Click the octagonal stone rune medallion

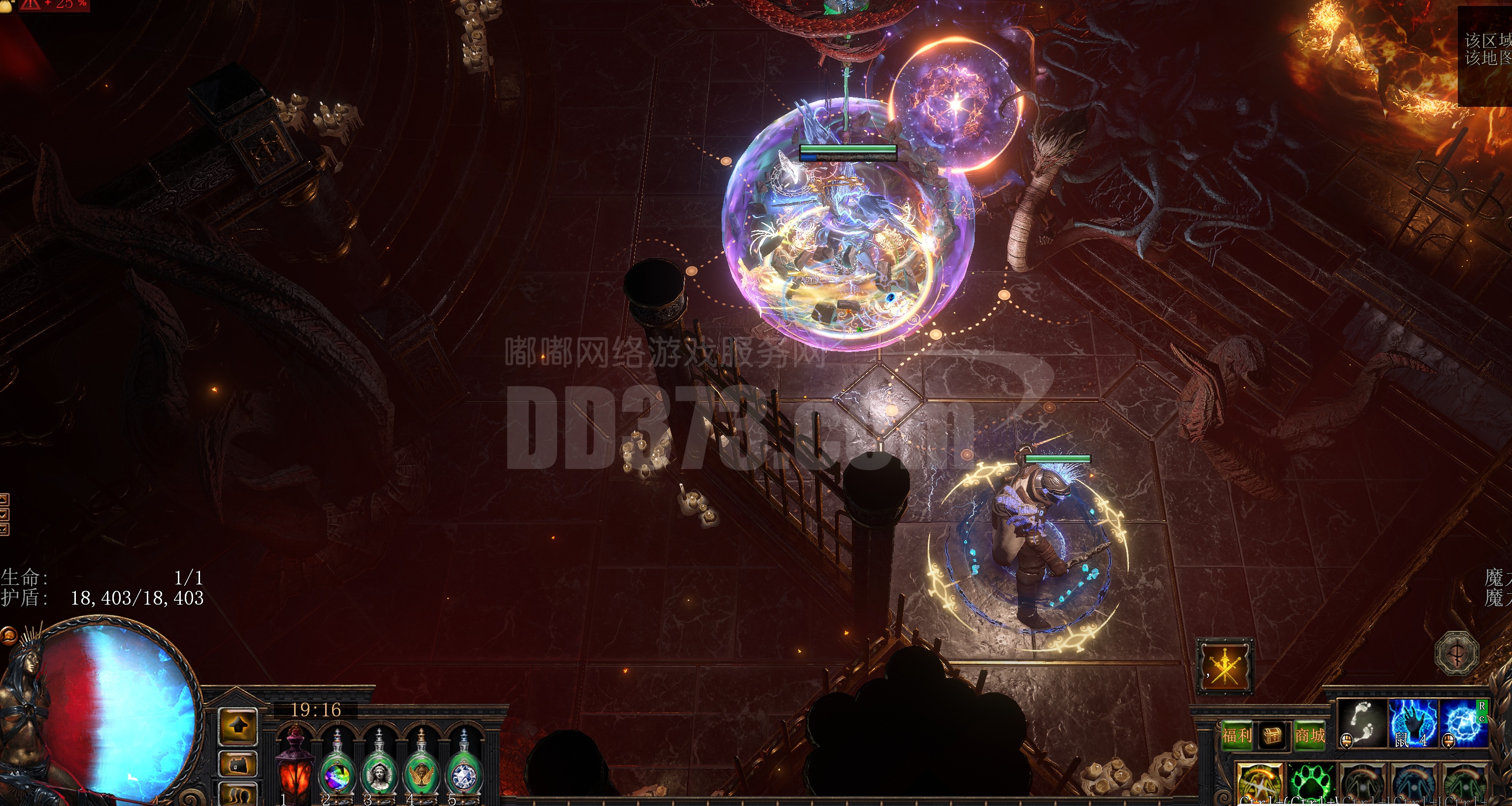tap(1456, 652)
